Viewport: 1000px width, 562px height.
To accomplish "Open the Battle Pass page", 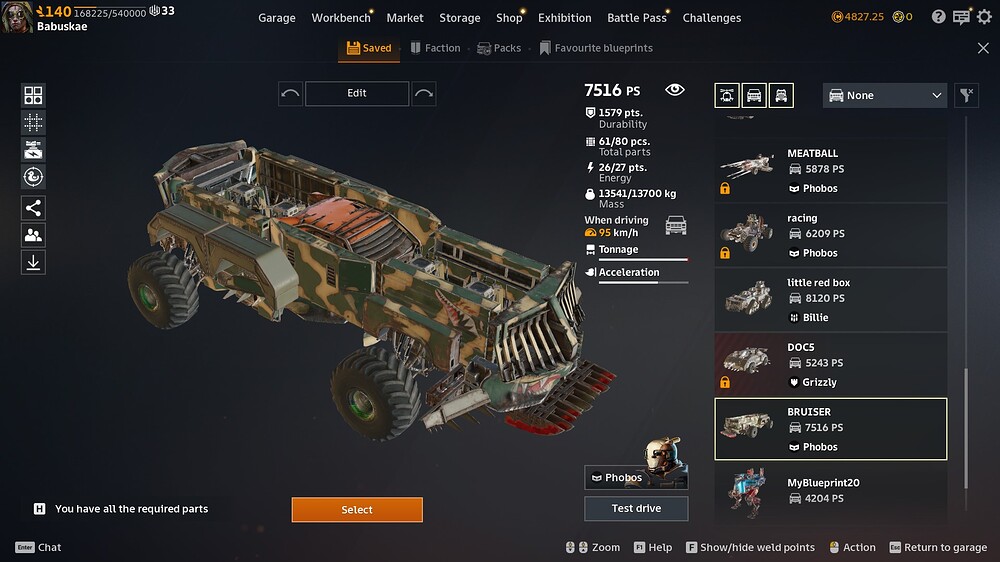I will [x=639, y=18].
